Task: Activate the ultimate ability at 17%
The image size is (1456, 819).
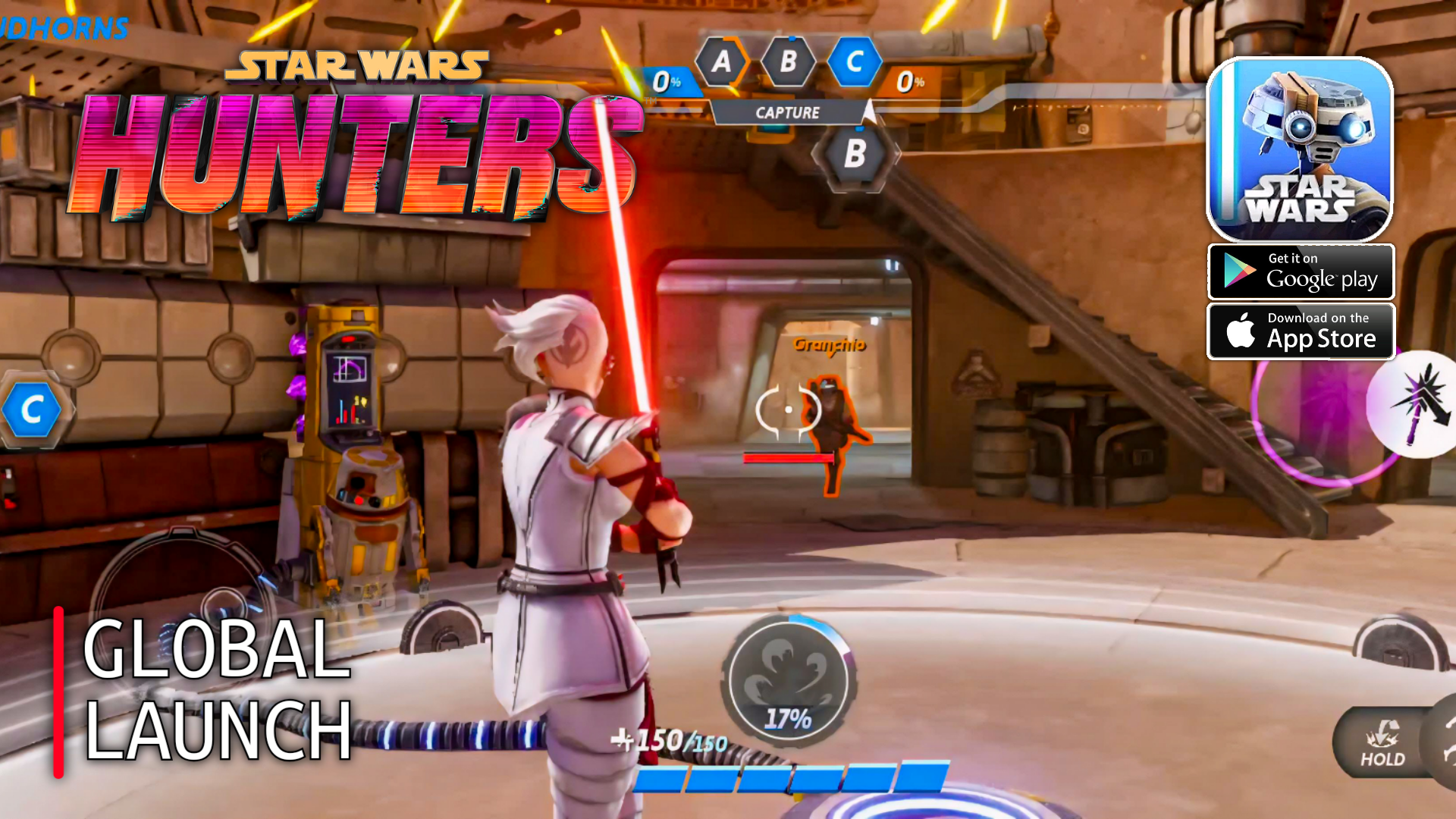Action: coord(788,680)
